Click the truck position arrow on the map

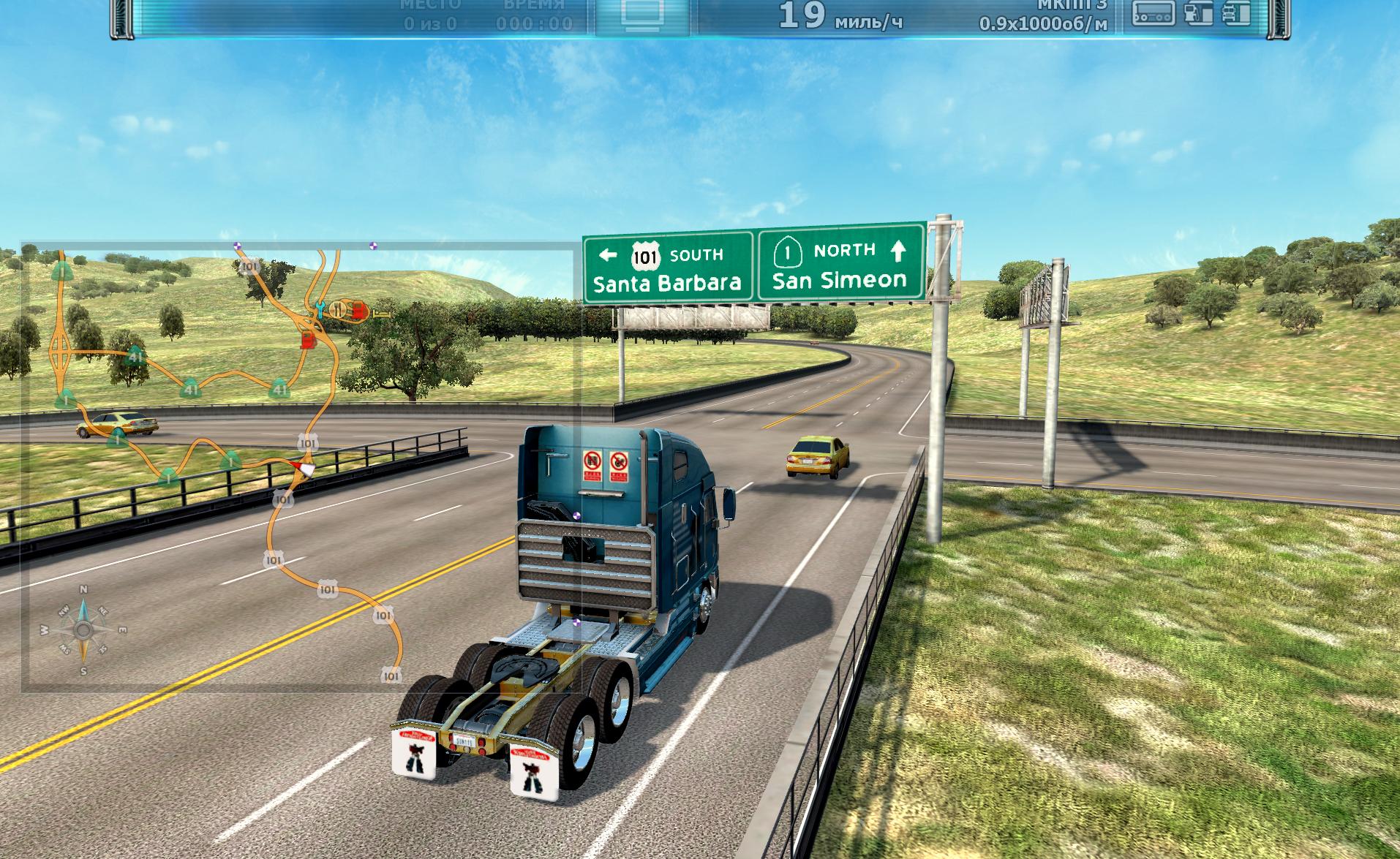click(x=301, y=468)
